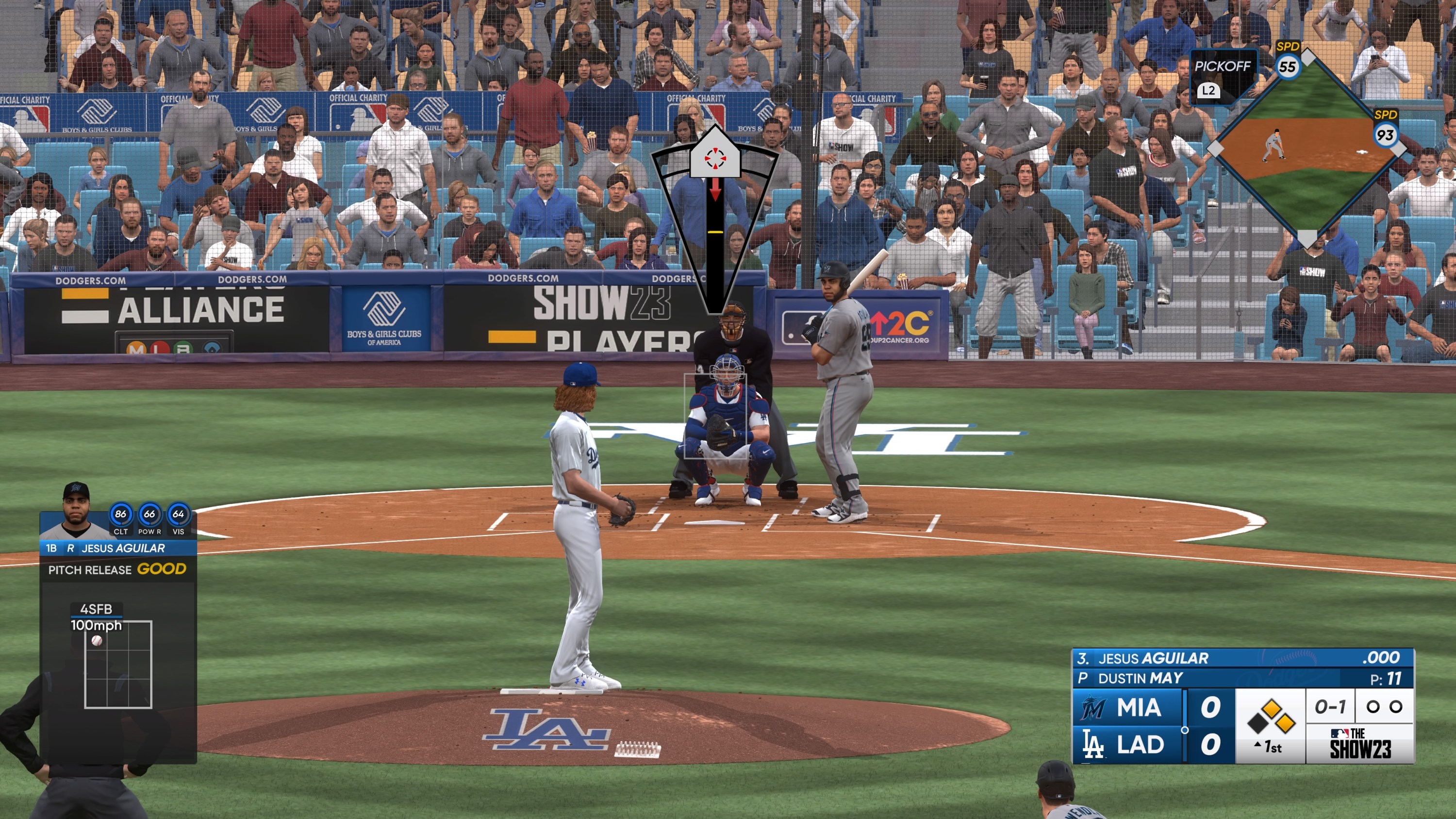The image size is (1456, 819).
Task: Expand the Pitch Release GOOD feedback panel
Action: (117, 569)
